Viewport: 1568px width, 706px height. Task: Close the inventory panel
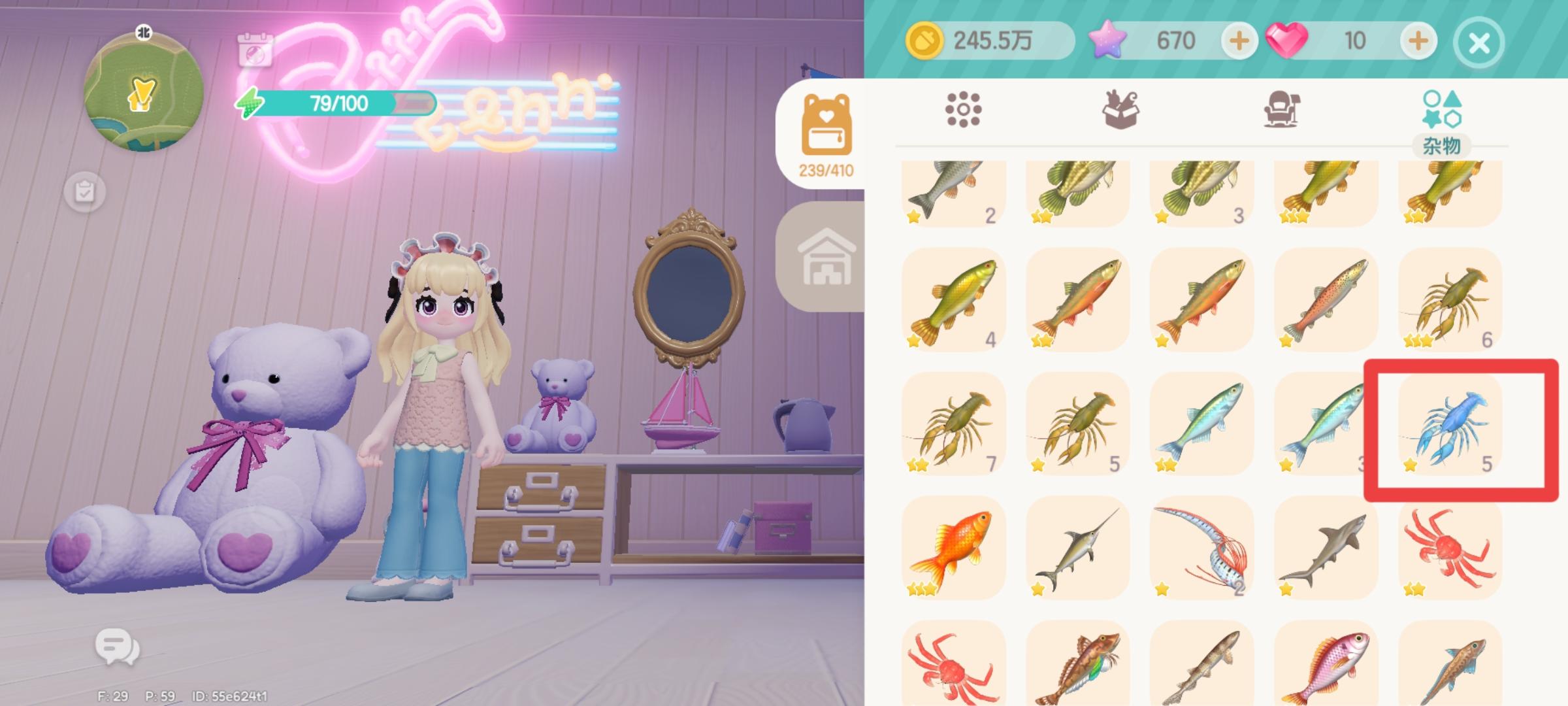(x=1478, y=41)
